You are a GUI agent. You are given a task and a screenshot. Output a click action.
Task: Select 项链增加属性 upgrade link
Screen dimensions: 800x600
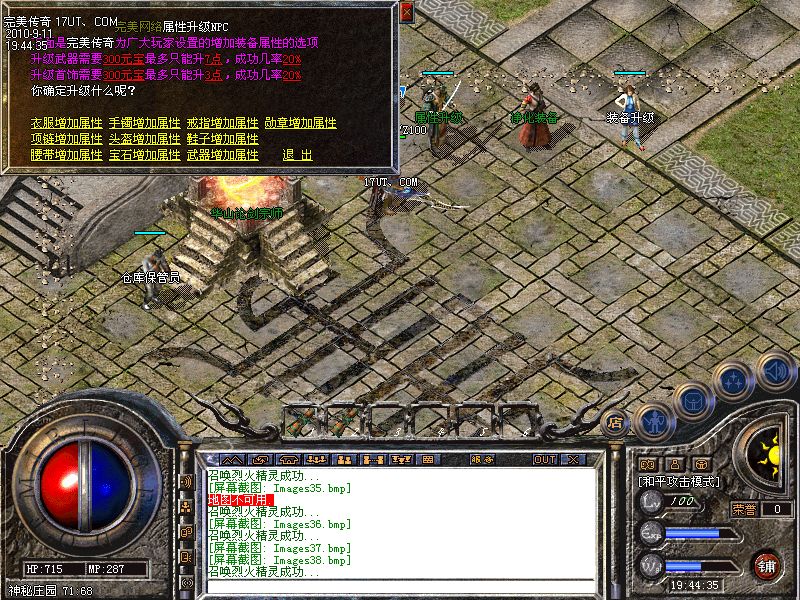[67, 139]
